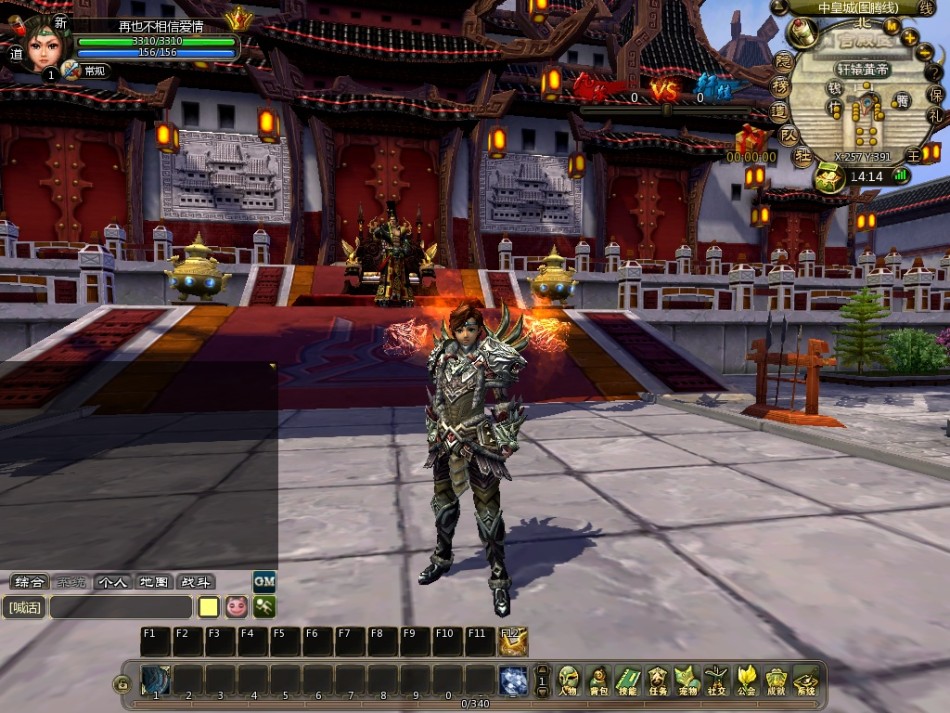Screen dimensions: 950x713
Task: Switch to the 个人 chat tab
Action: click(x=112, y=582)
